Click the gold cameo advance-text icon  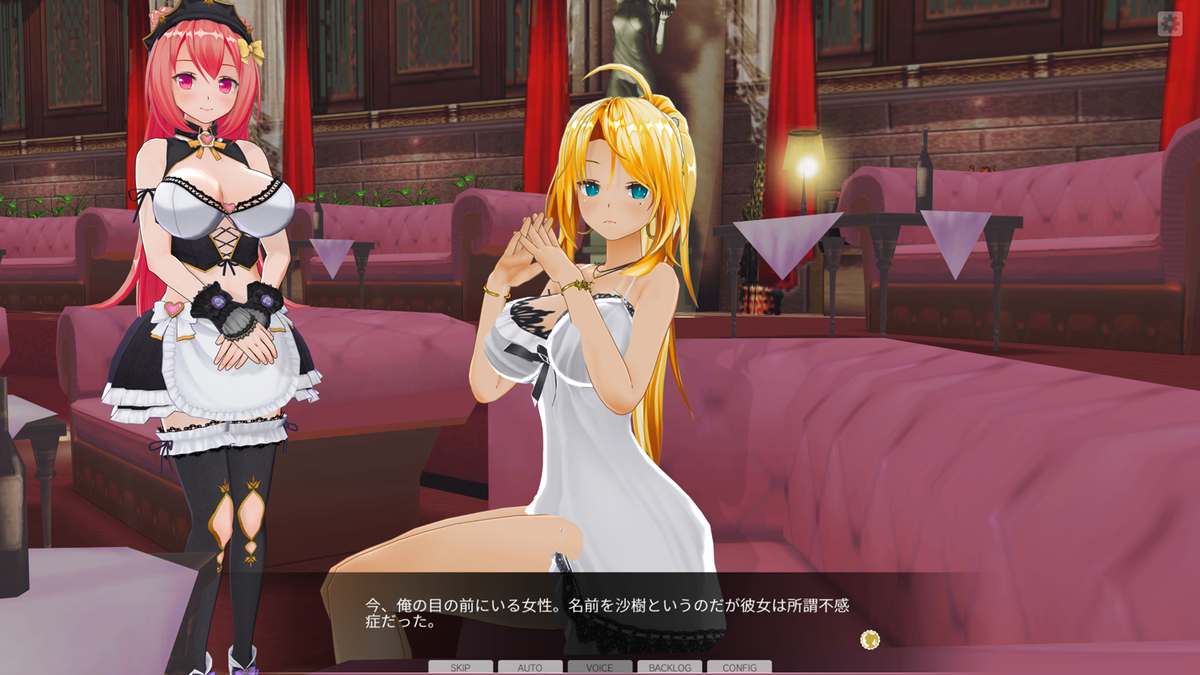[870, 638]
